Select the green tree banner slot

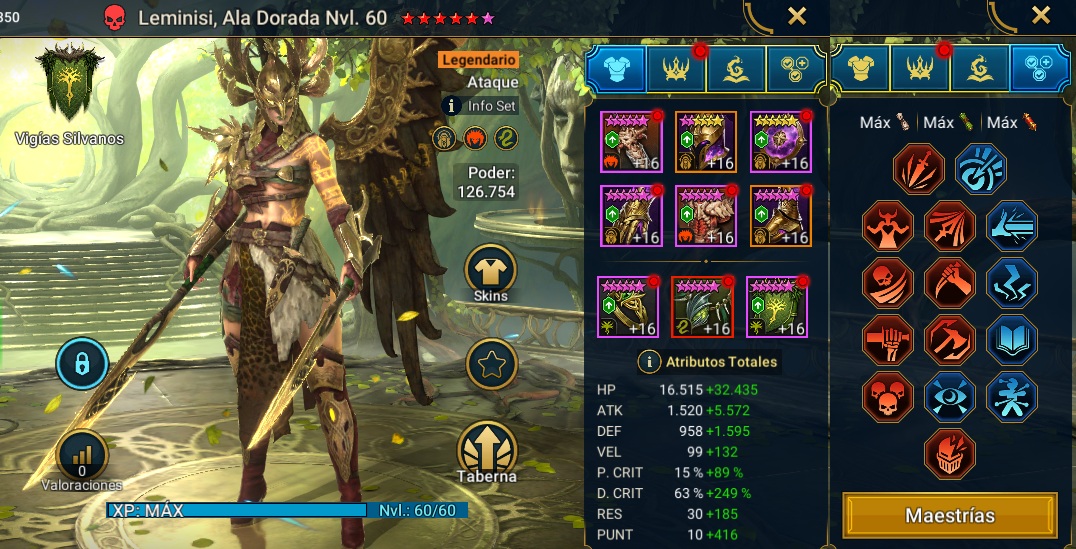pos(777,307)
